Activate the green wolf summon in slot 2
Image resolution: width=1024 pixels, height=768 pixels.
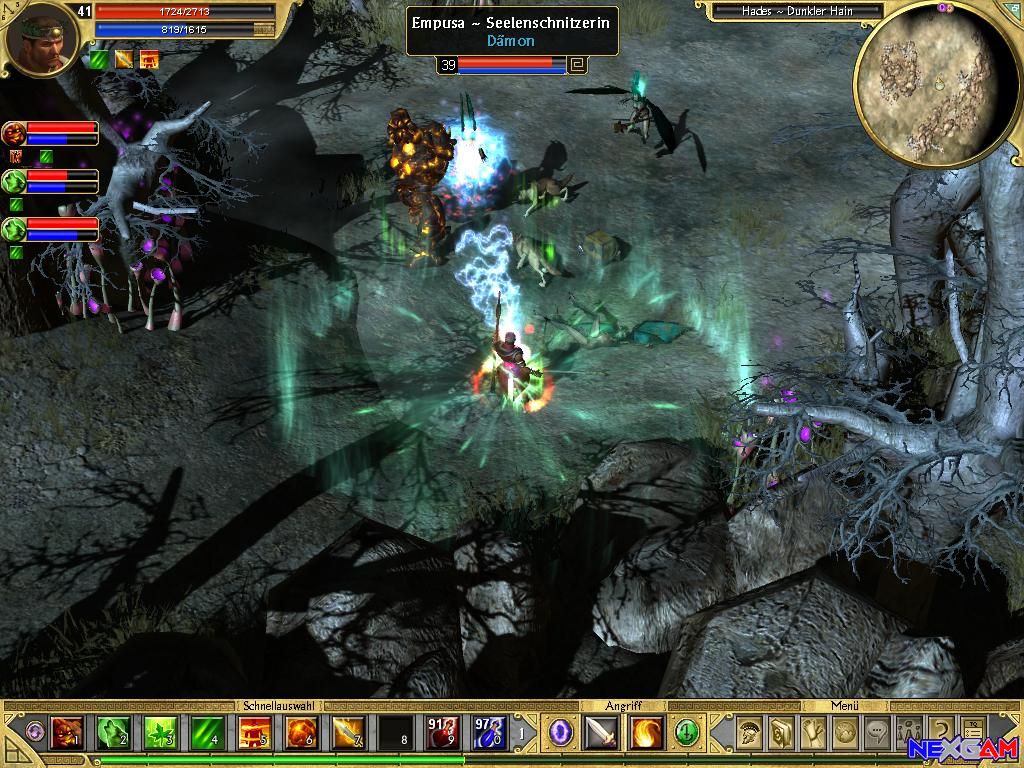[113, 733]
